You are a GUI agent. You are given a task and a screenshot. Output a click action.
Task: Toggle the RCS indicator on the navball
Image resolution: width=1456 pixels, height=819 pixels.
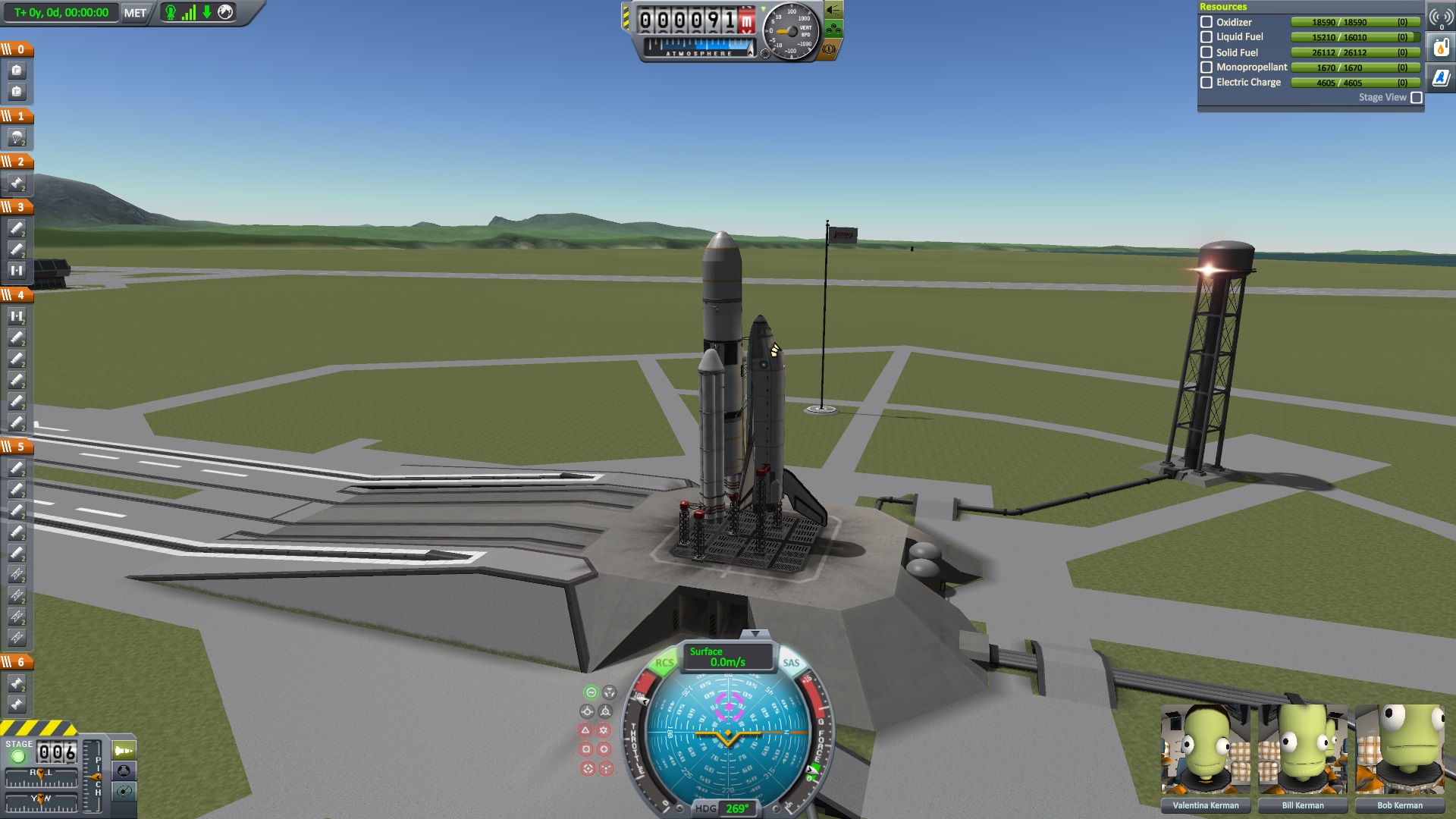(x=664, y=663)
